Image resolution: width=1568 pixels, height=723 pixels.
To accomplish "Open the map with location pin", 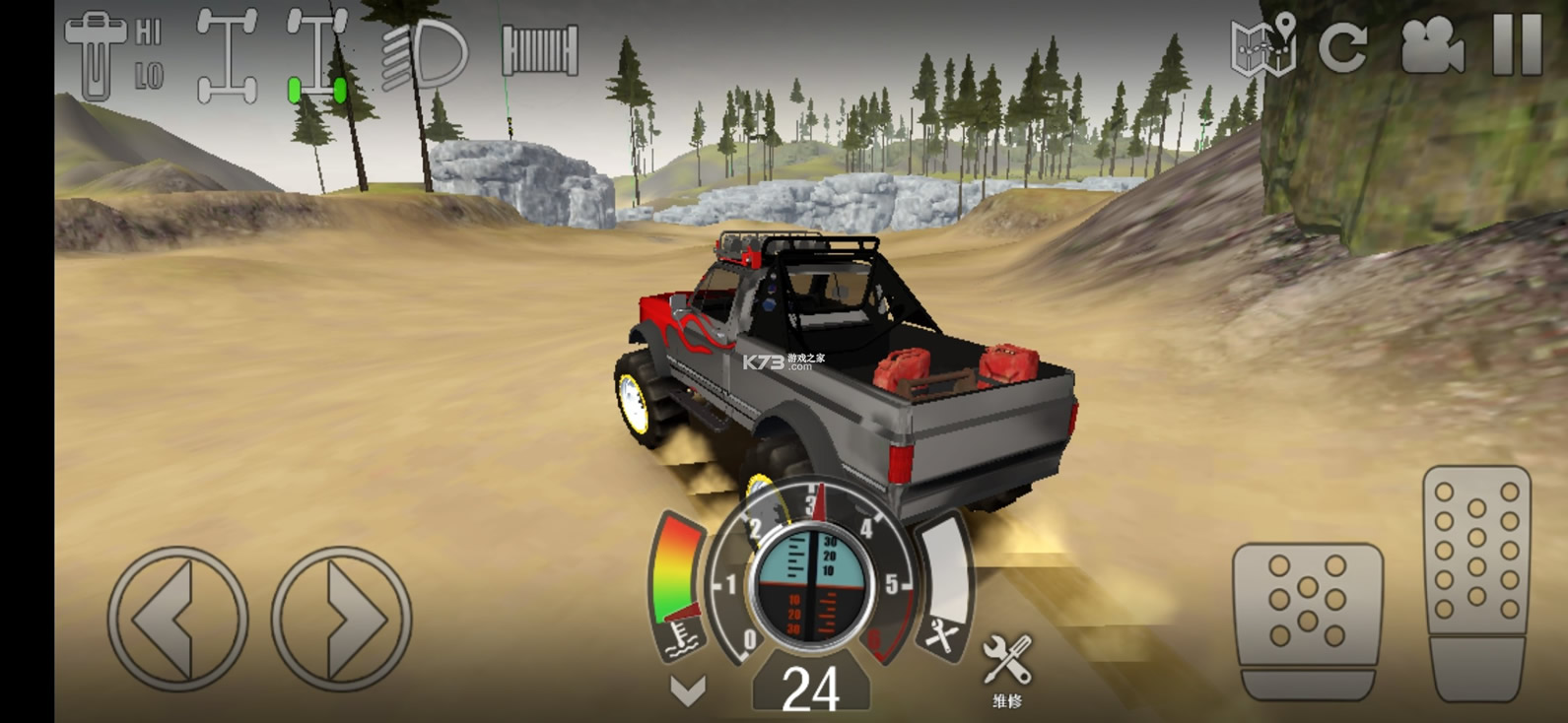I will click(x=1262, y=45).
